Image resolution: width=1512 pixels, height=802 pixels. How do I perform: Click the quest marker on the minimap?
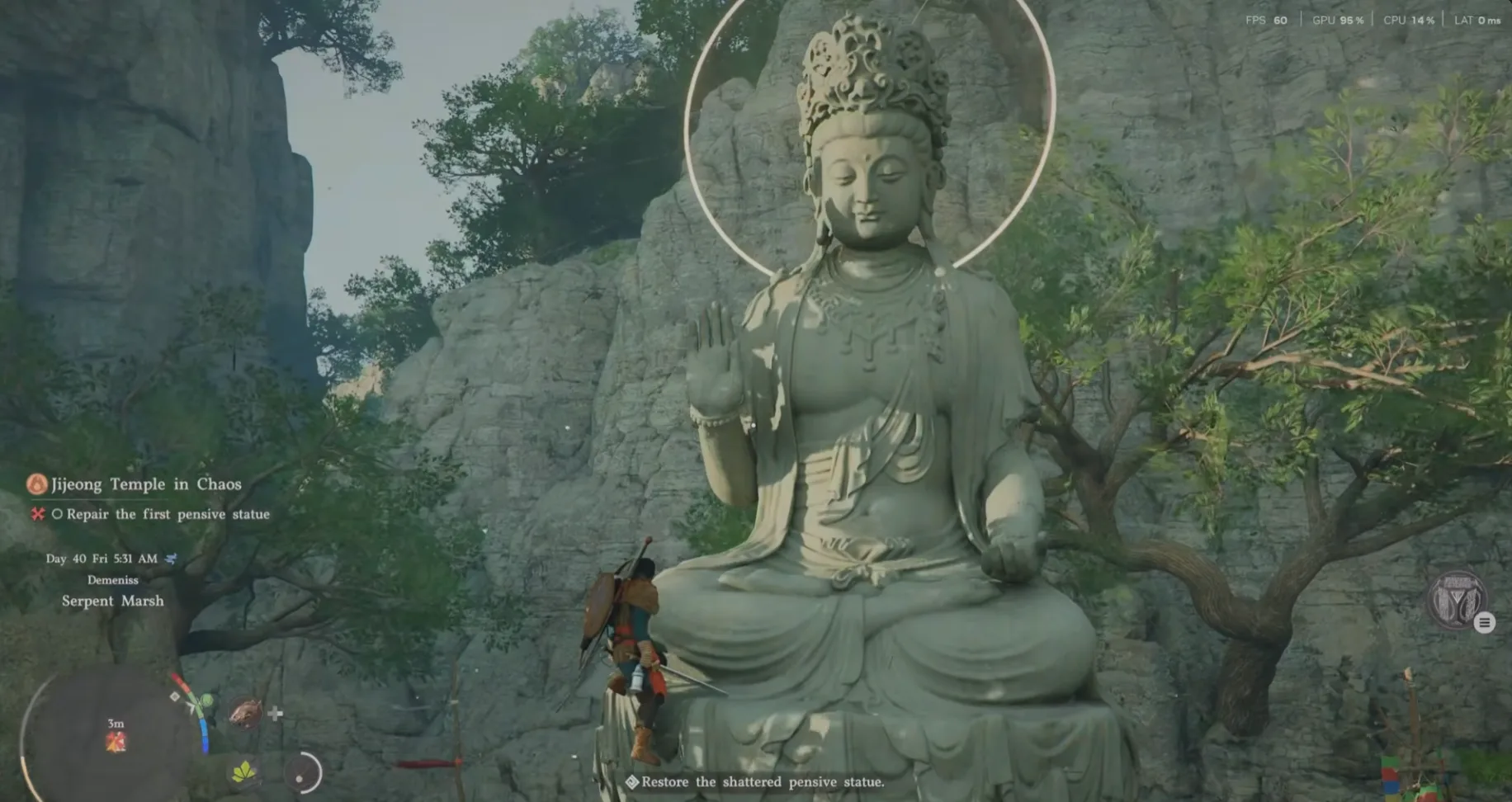[116, 743]
